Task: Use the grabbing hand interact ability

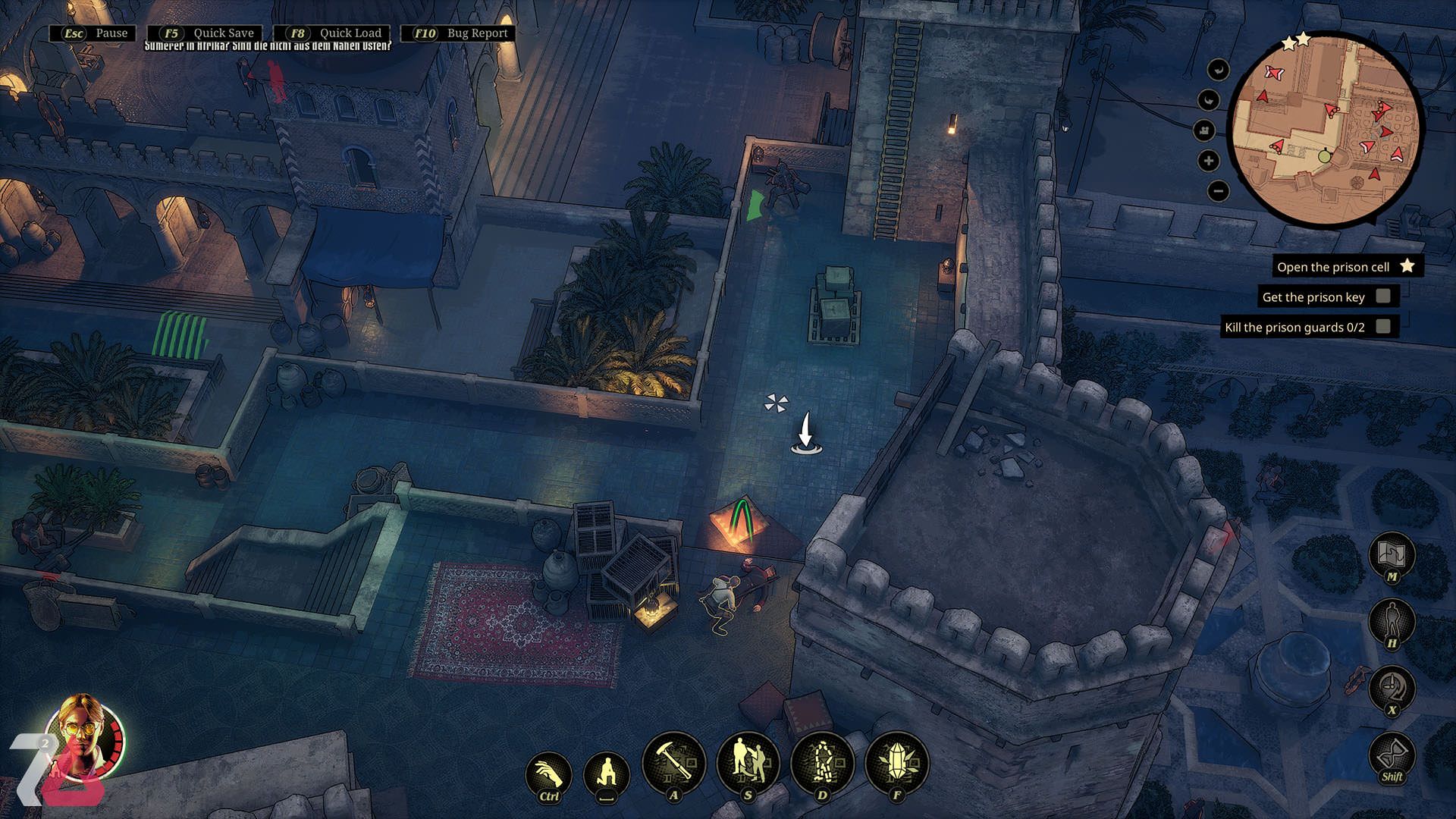Action: pos(548,775)
